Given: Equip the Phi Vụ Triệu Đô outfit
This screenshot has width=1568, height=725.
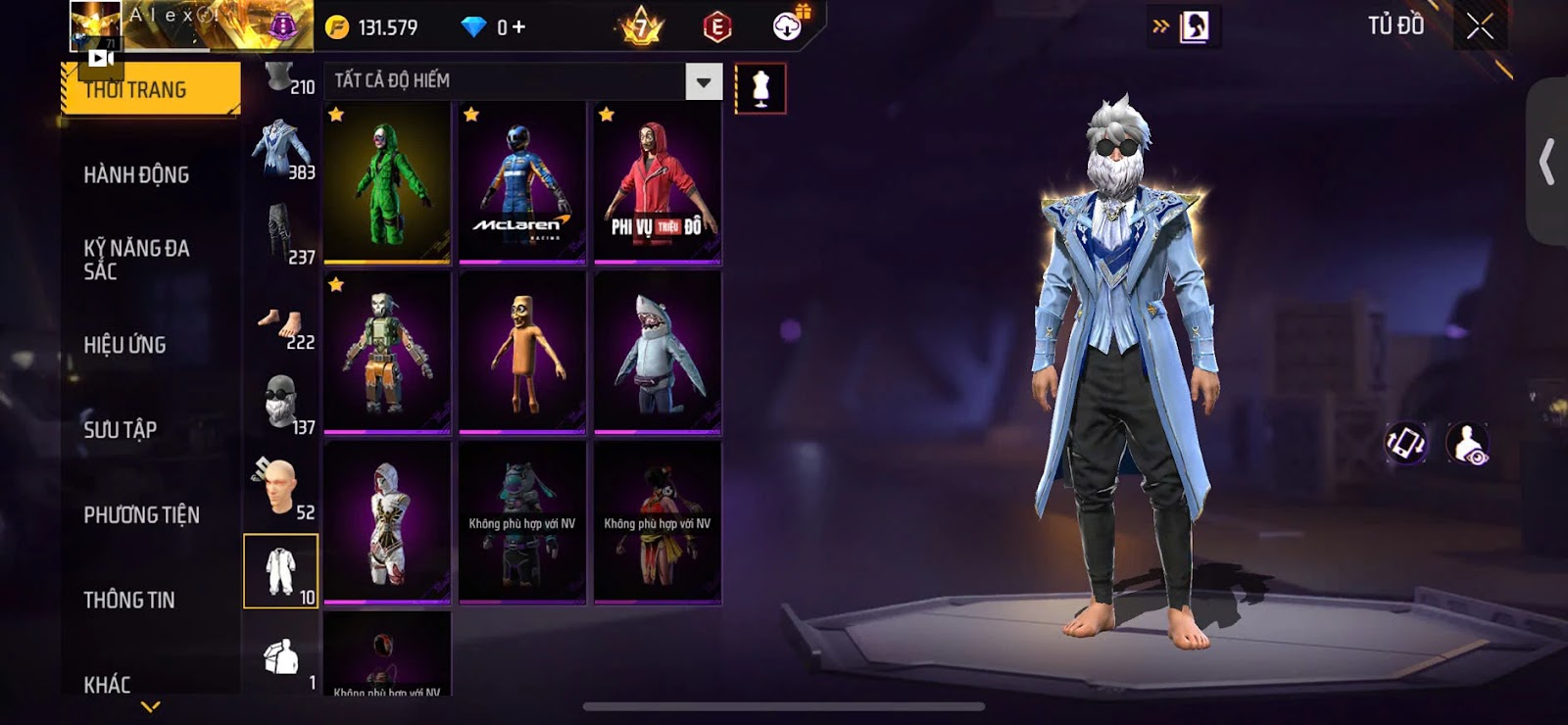Looking at the screenshot, I should tap(658, 183).
